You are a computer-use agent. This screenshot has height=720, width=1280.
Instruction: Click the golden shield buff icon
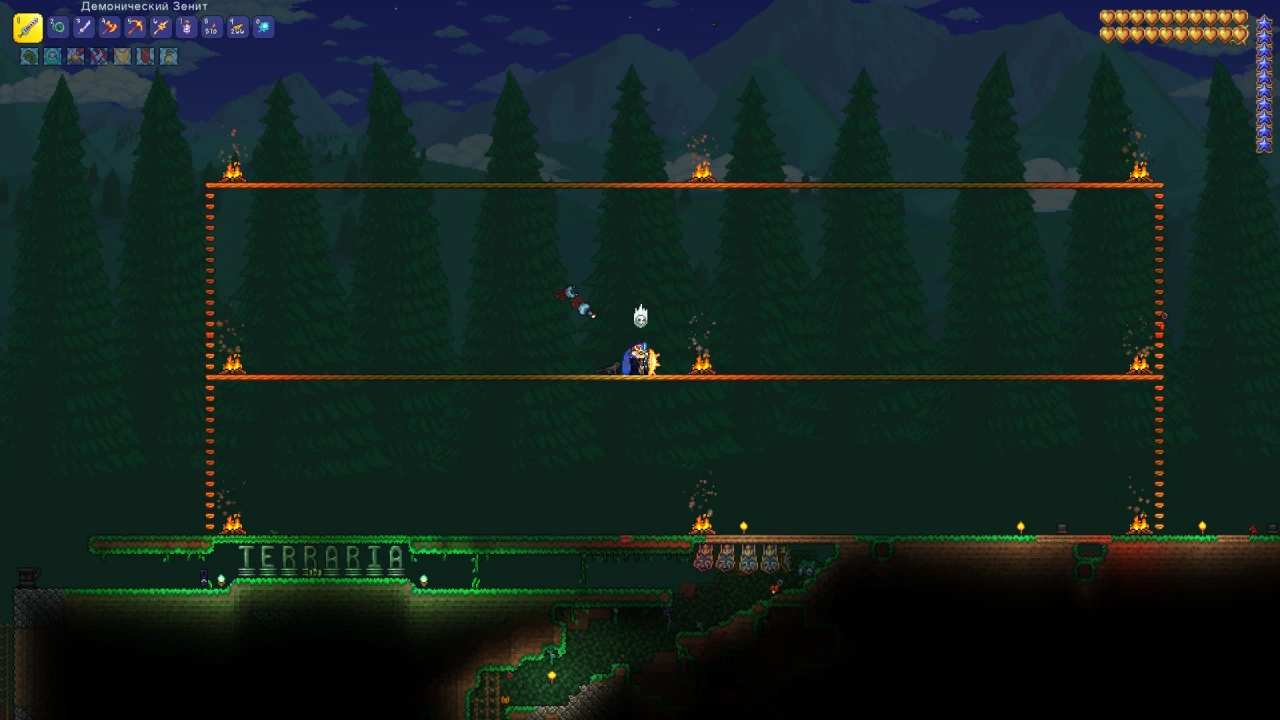tap(122, 57)
